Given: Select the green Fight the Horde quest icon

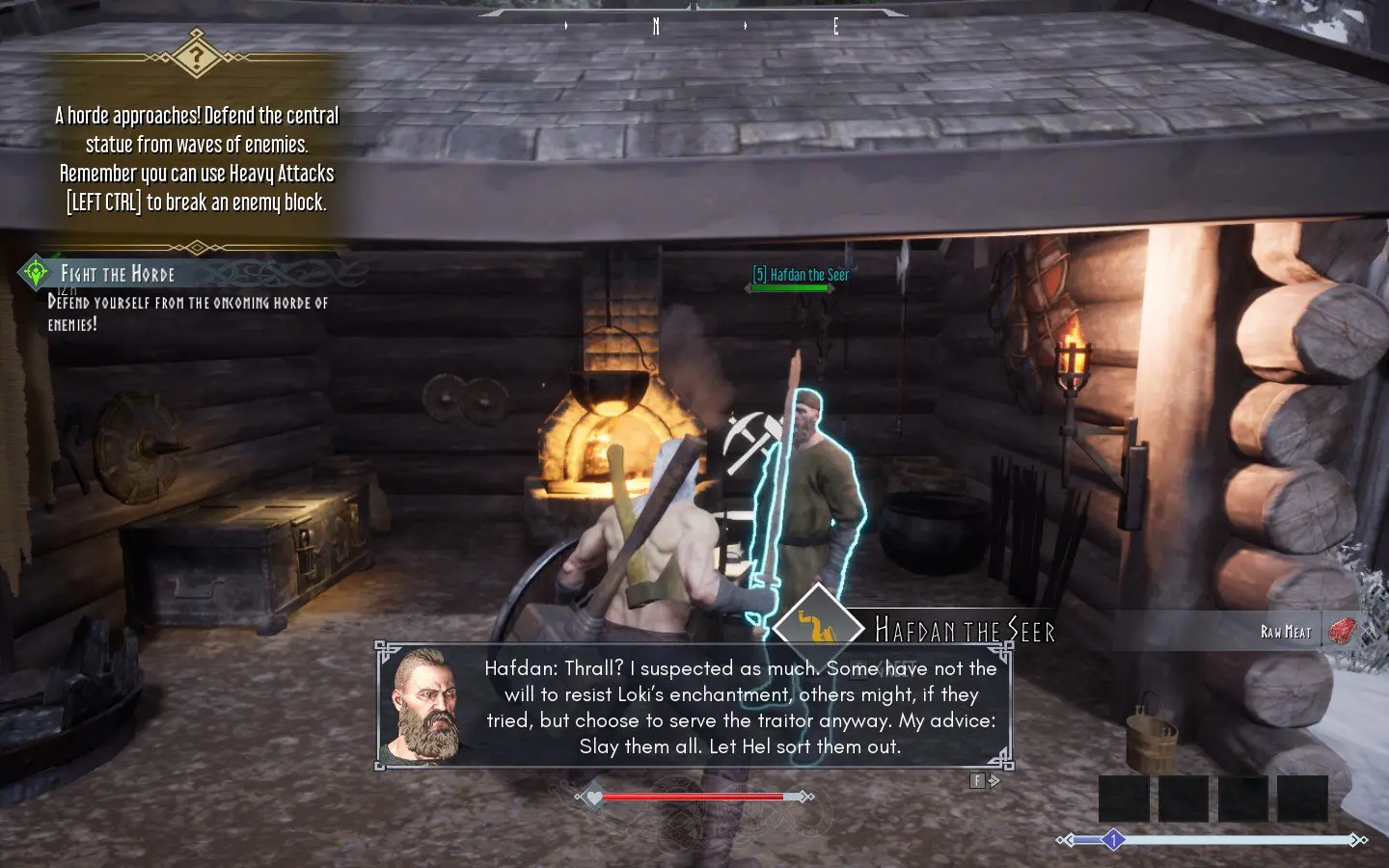Looking at the screenshot, I should 35,273.
